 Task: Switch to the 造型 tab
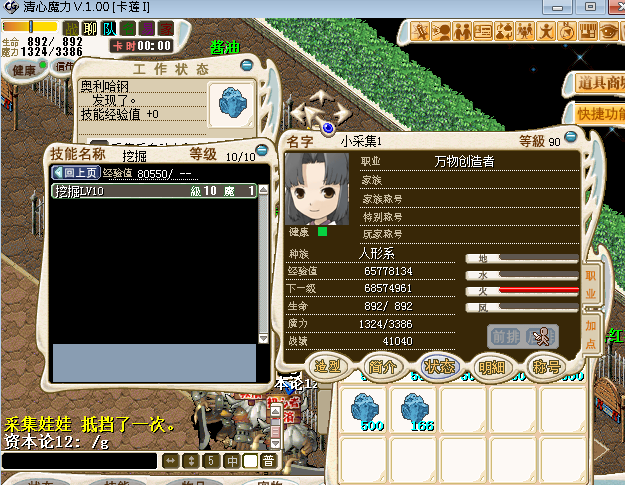tap(328, 366)
